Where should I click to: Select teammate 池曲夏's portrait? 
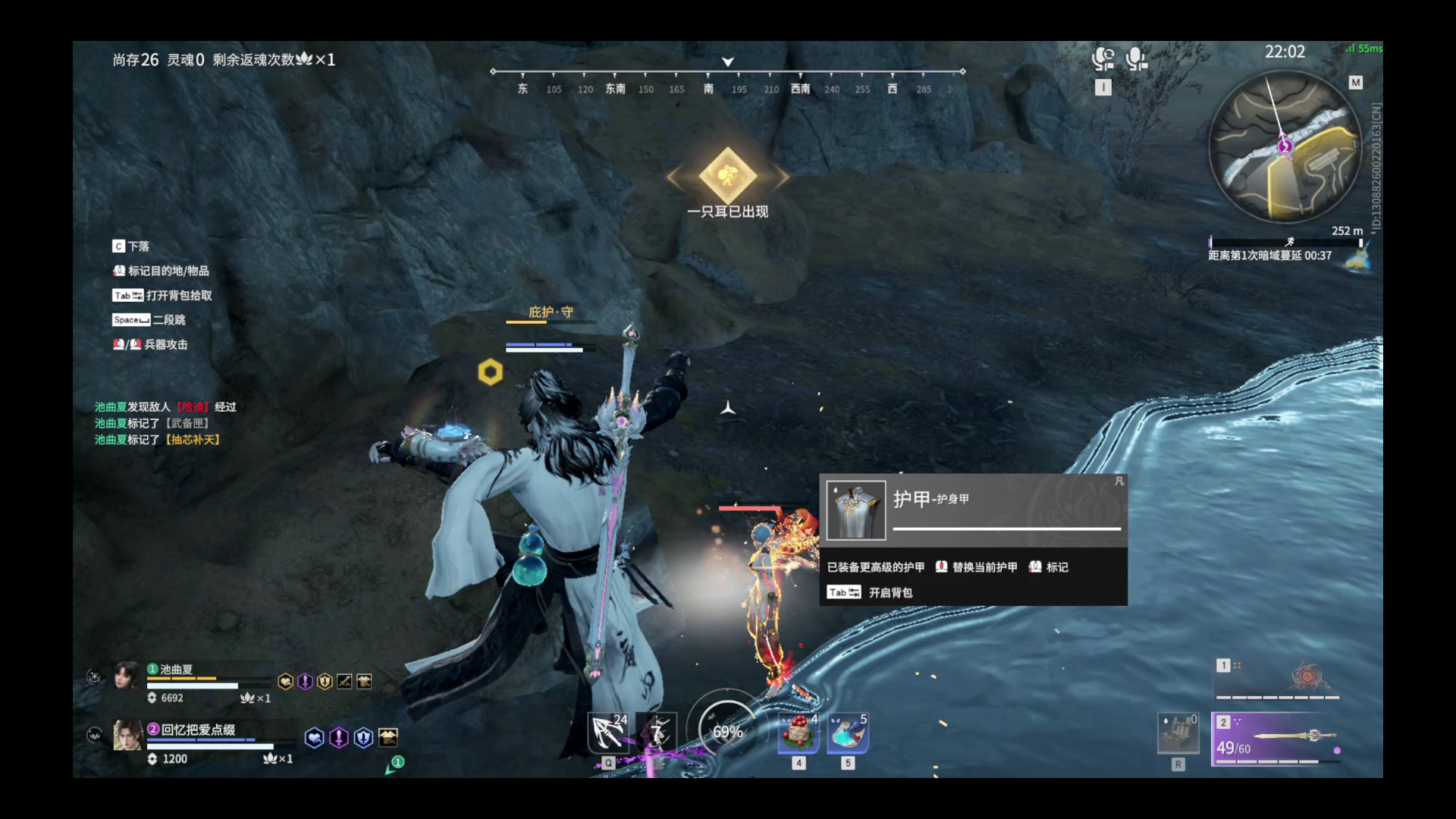point(127,675)
